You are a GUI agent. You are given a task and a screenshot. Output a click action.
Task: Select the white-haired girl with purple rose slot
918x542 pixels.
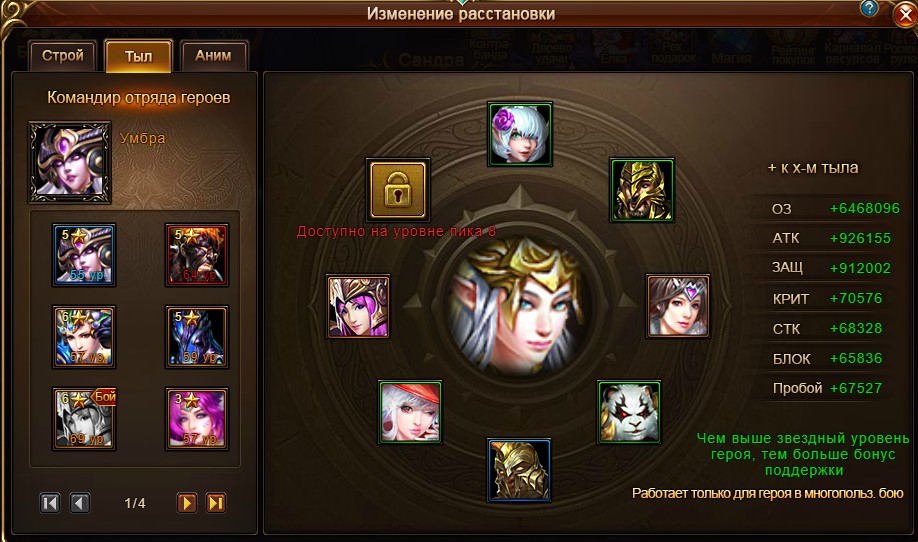(519, 133)
